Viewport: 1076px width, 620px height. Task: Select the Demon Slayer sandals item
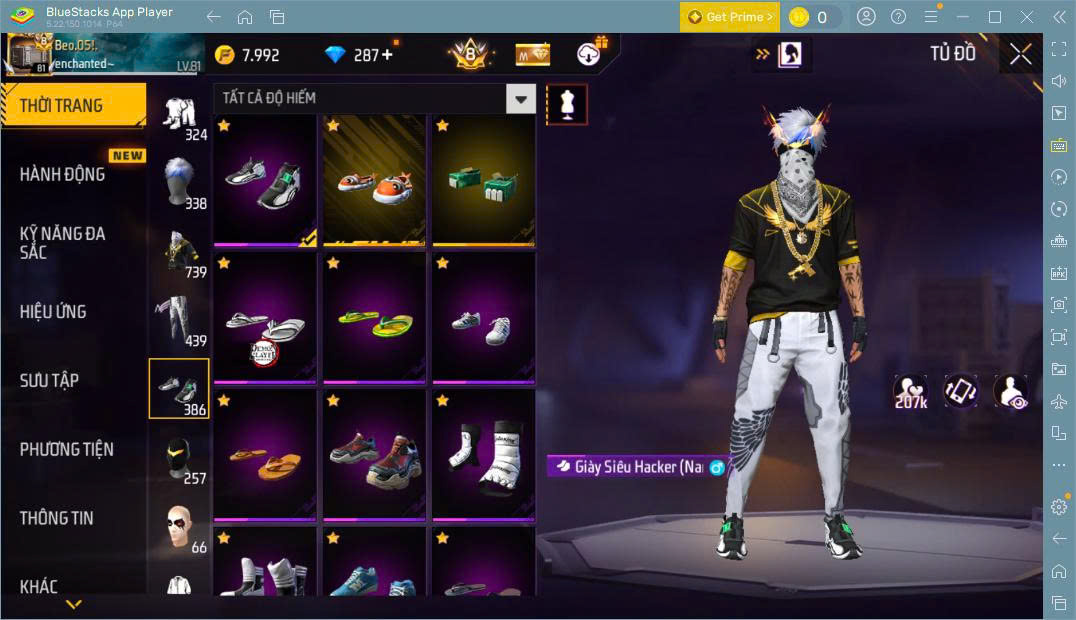tap(265, 318)
